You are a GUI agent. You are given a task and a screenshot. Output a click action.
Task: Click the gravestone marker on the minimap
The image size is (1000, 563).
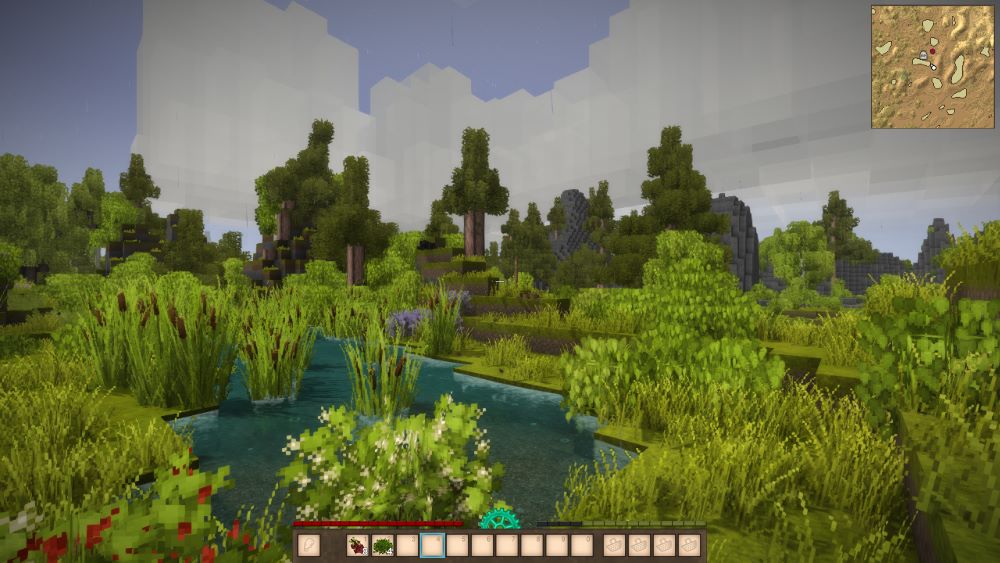(x=923, y=56)
